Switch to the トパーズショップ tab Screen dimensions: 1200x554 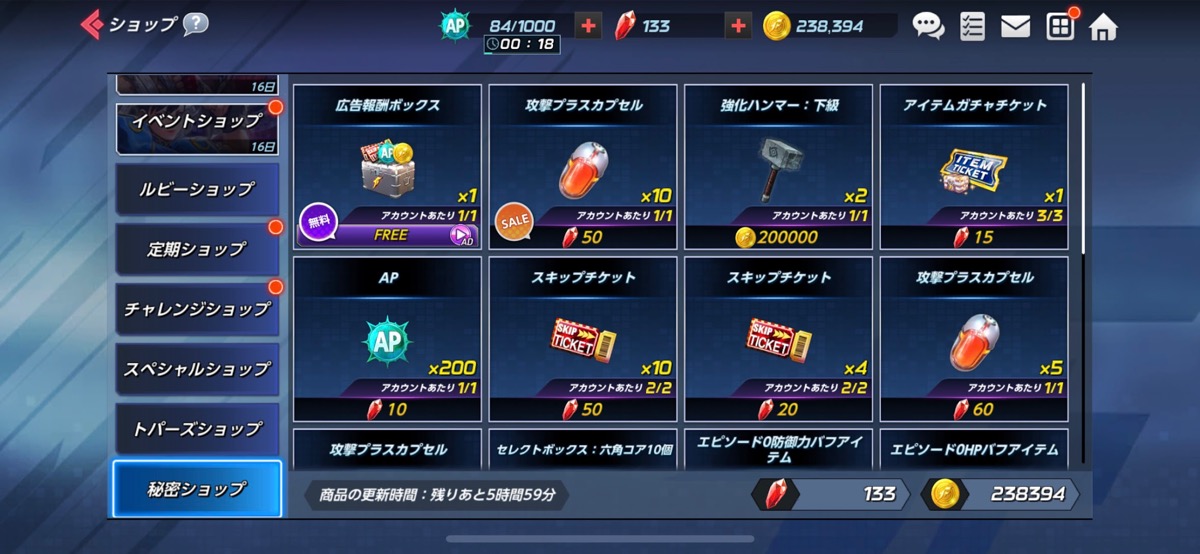click(x=197, y=429)
